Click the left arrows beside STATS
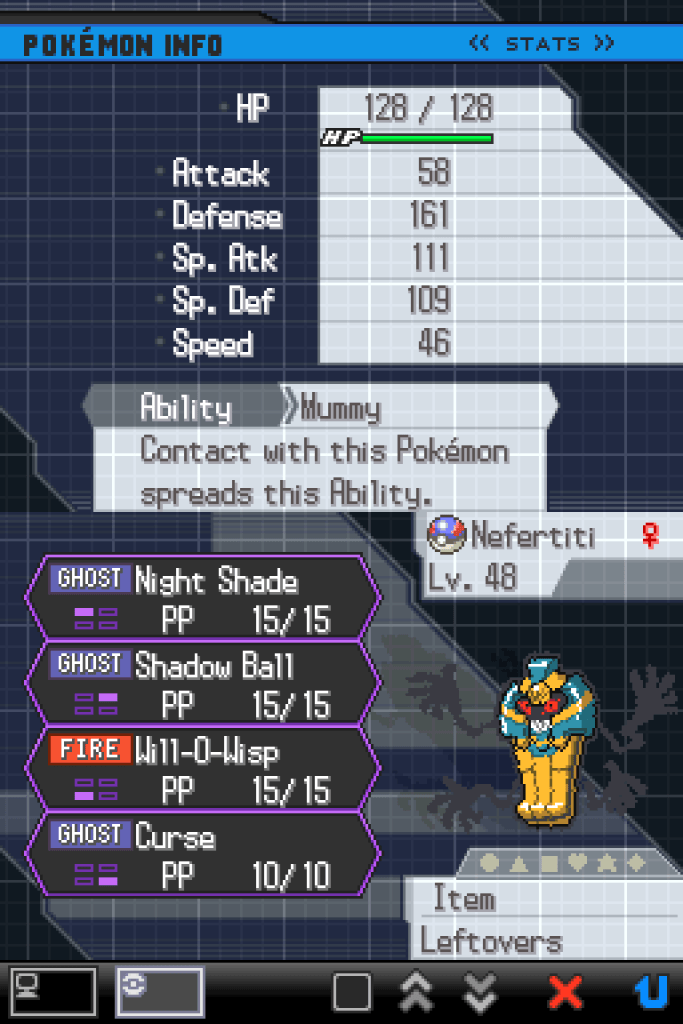 [479, 44]
